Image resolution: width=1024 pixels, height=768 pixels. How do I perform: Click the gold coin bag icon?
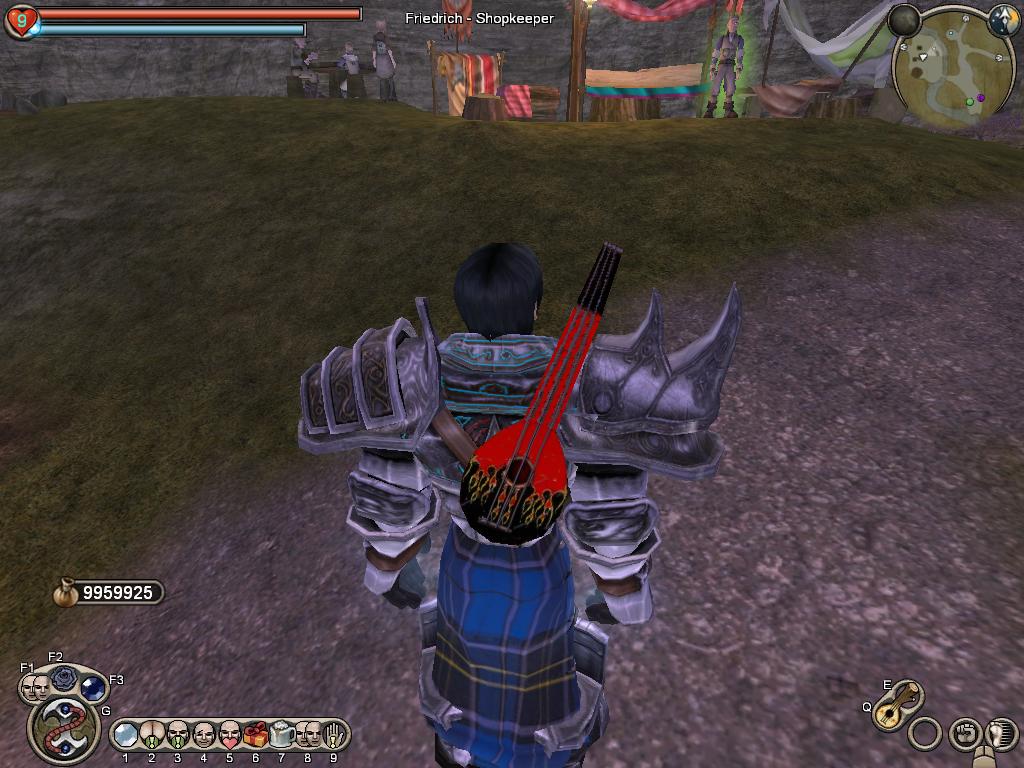click(66, 593)
